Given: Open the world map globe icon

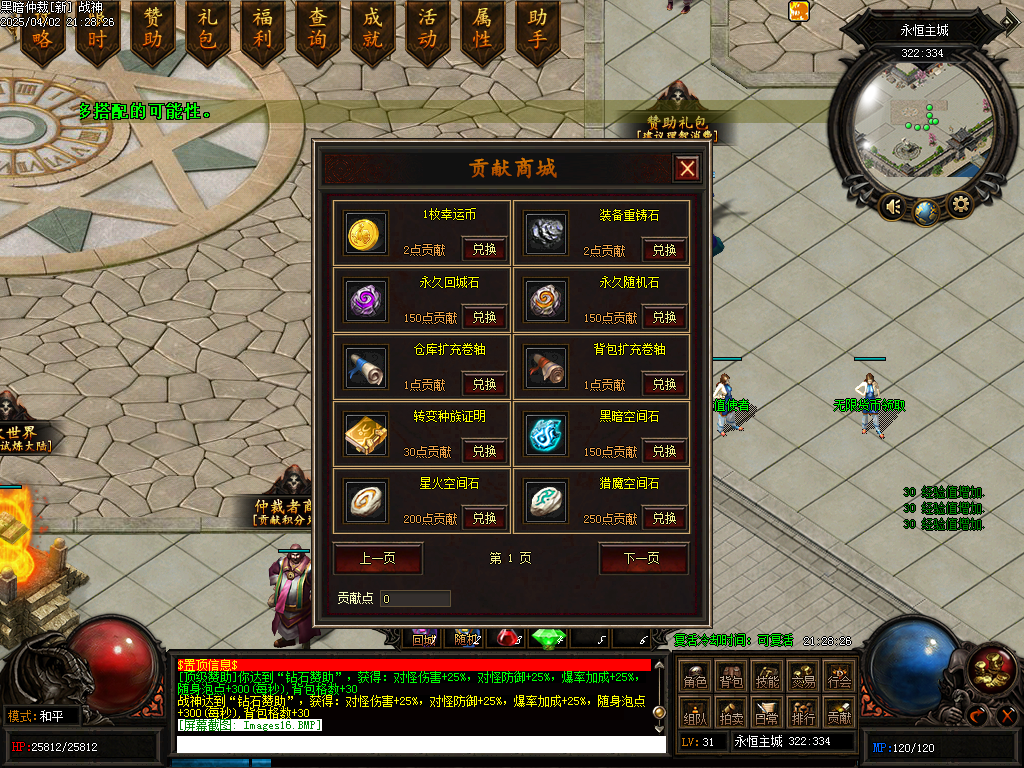Looking at the screenshot, I should pos(925,211).
